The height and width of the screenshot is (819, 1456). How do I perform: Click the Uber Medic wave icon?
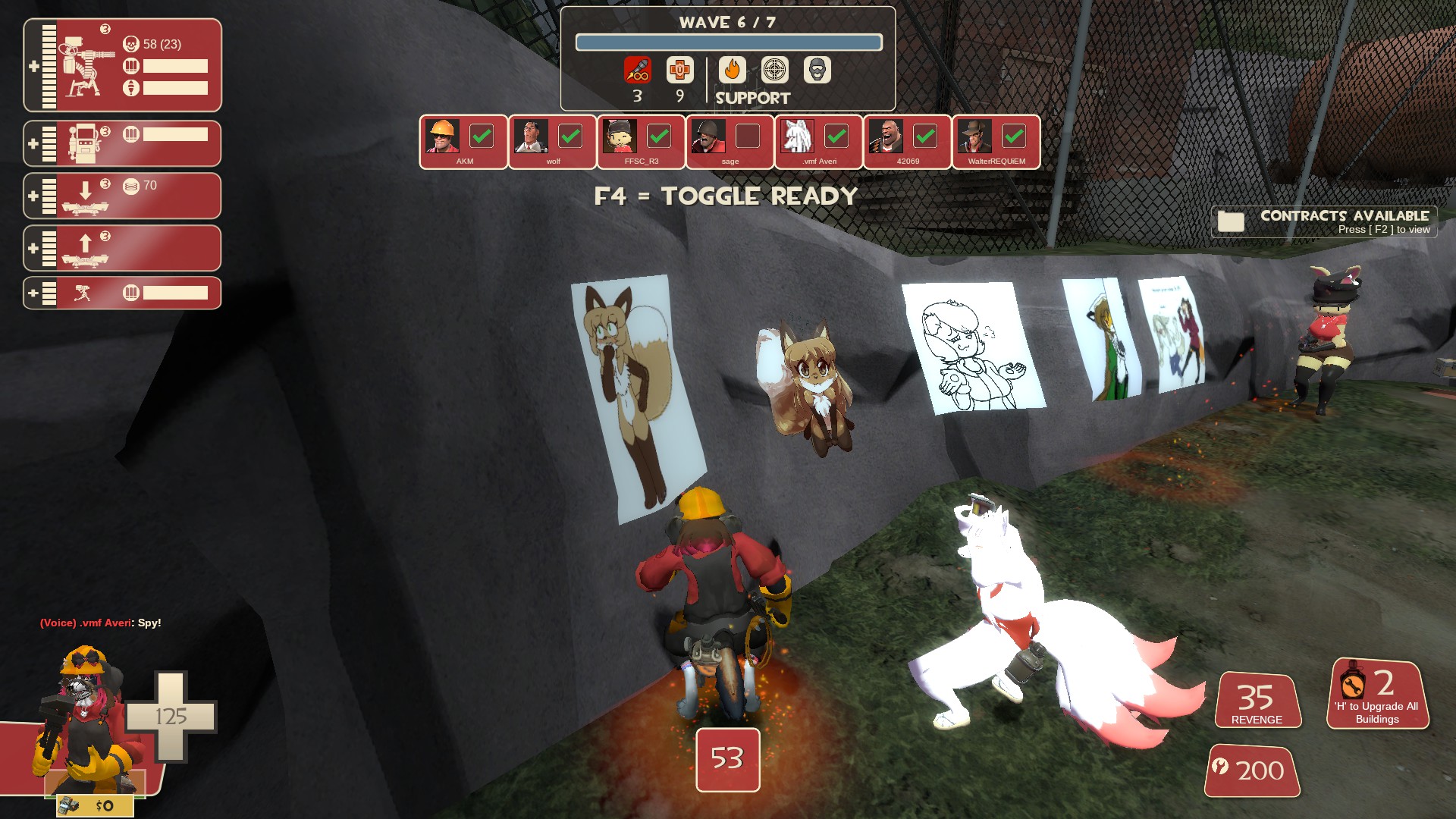pyautogui.click(x=680, y=71)
